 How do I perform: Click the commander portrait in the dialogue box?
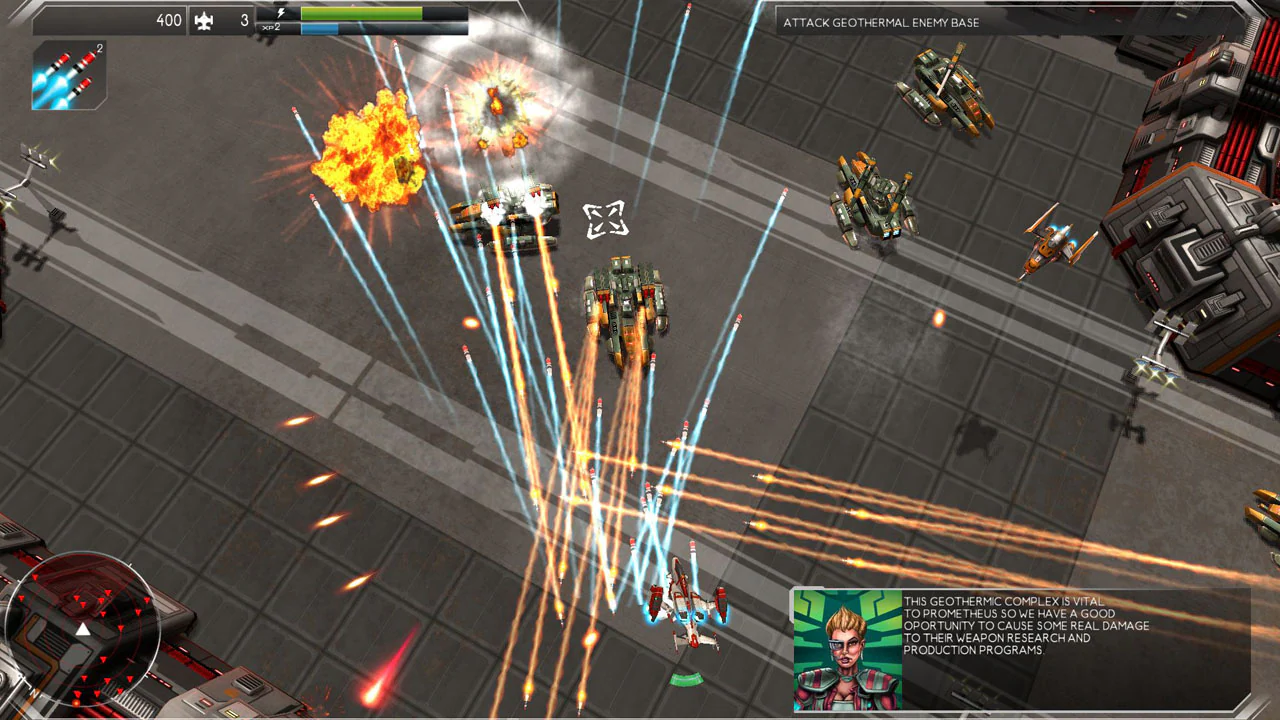pyautogui.click(x=846, y=650)
